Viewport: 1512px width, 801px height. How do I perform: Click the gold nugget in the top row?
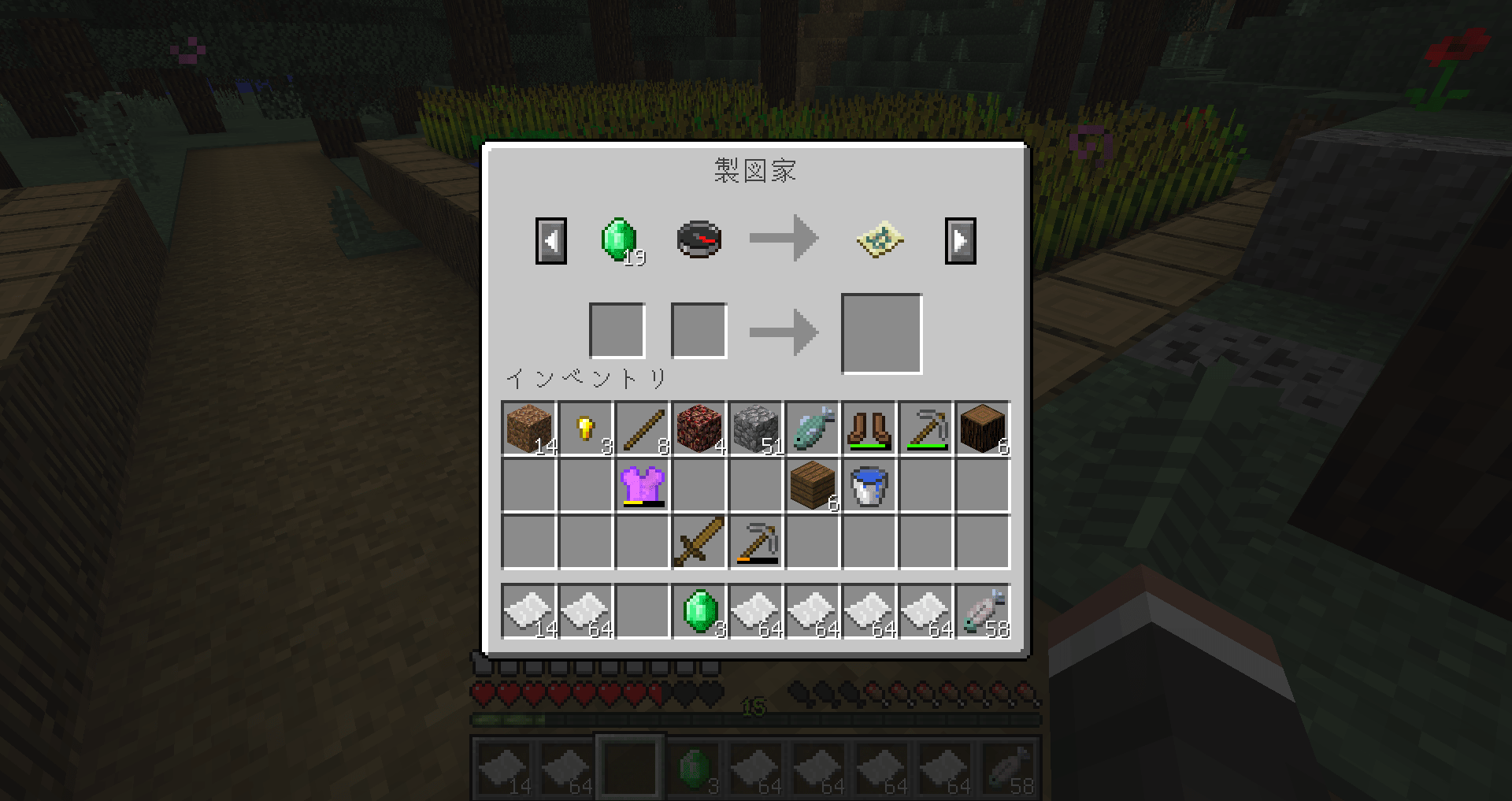[x=585, y=429]
